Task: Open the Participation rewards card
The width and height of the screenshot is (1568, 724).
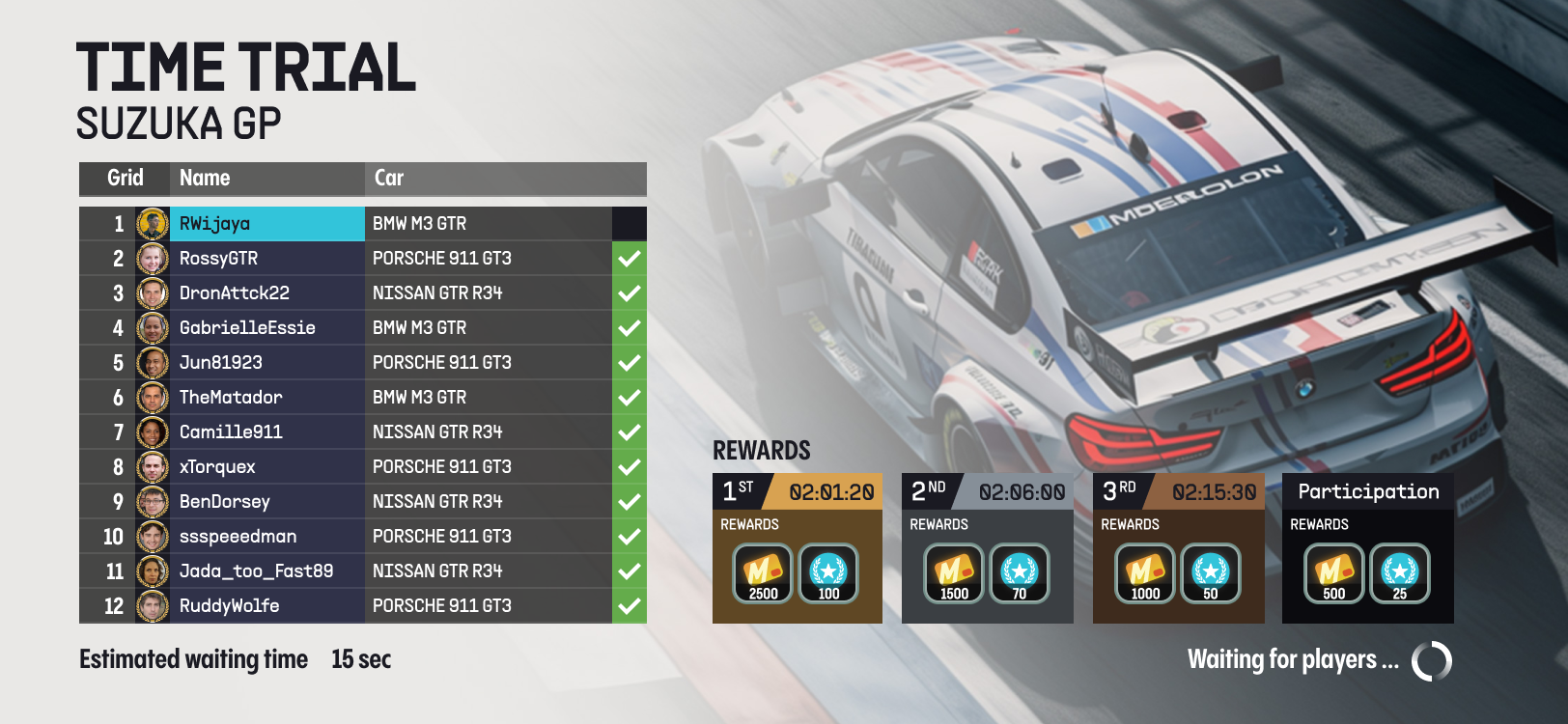Action: pos(1367,548)
